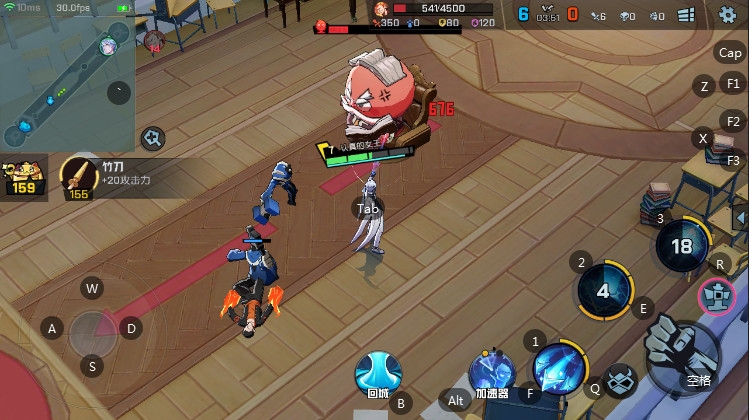
Task: Tap the tower target icon with pink ring
Action: (x=716, y=296)
